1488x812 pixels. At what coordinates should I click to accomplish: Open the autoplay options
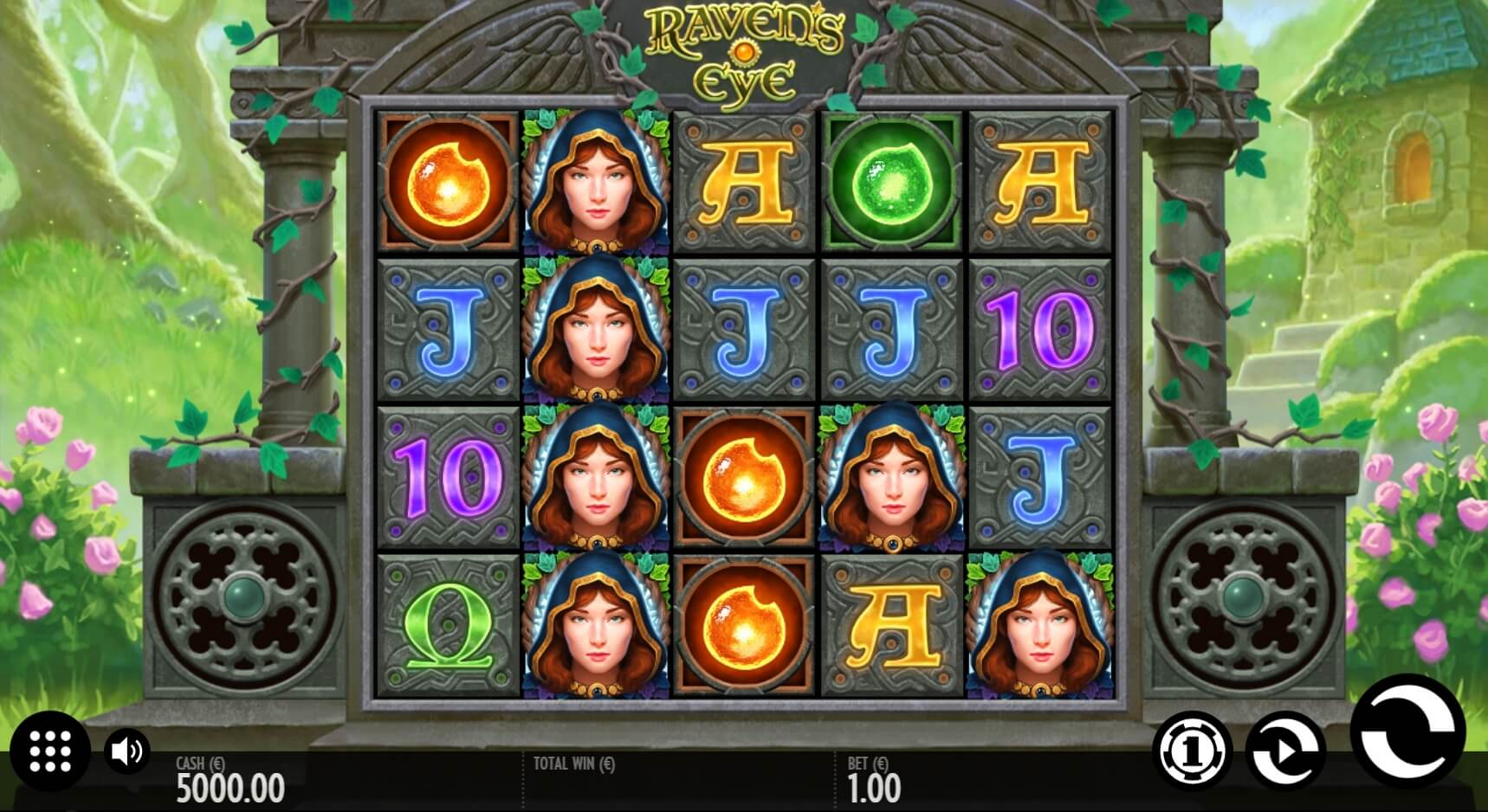pyautogui.click(x=1284, y=751)
